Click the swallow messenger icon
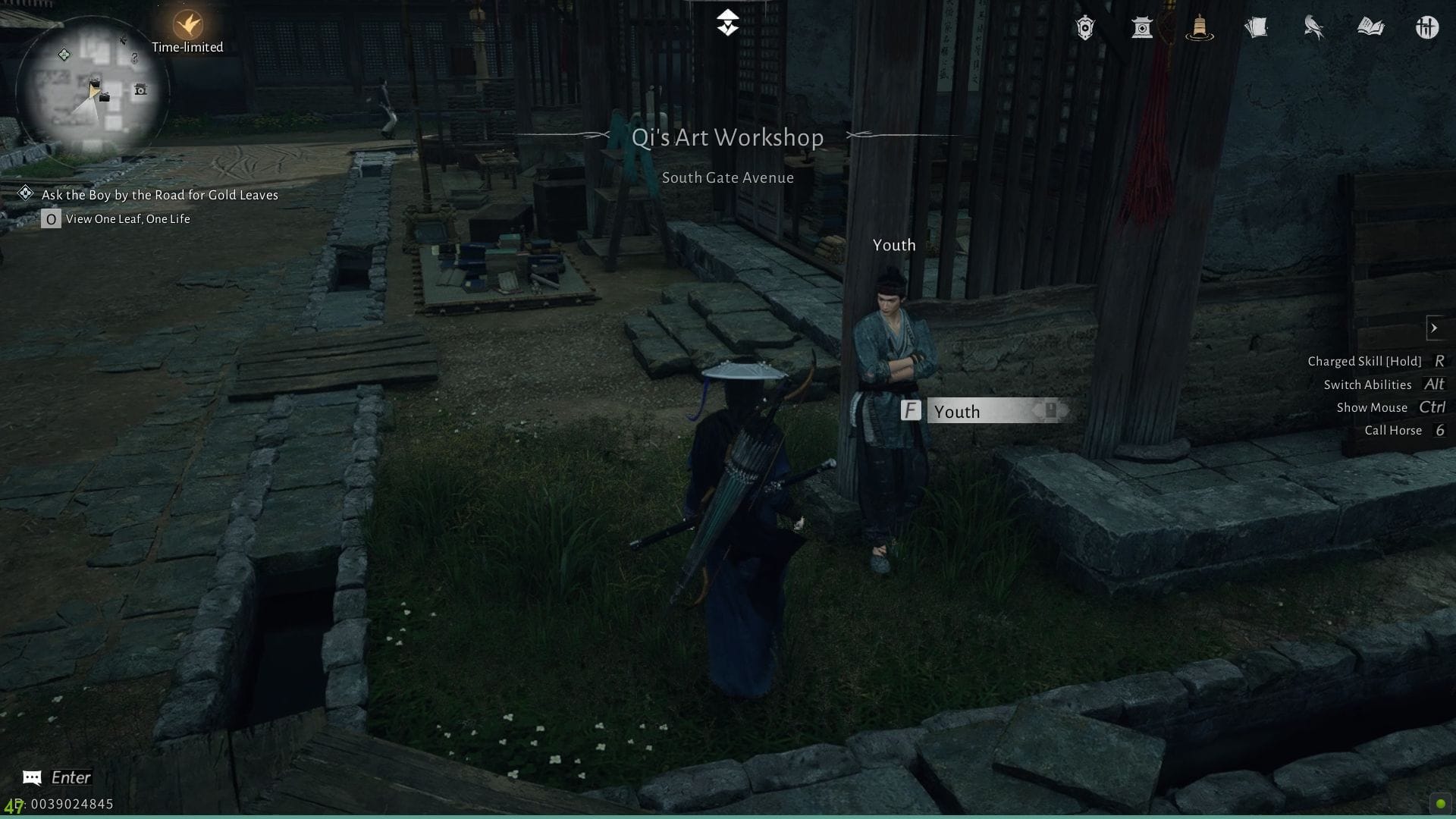Image resolution: width=1456 pixels, height=819 pixels. [x=1314, y=27]
